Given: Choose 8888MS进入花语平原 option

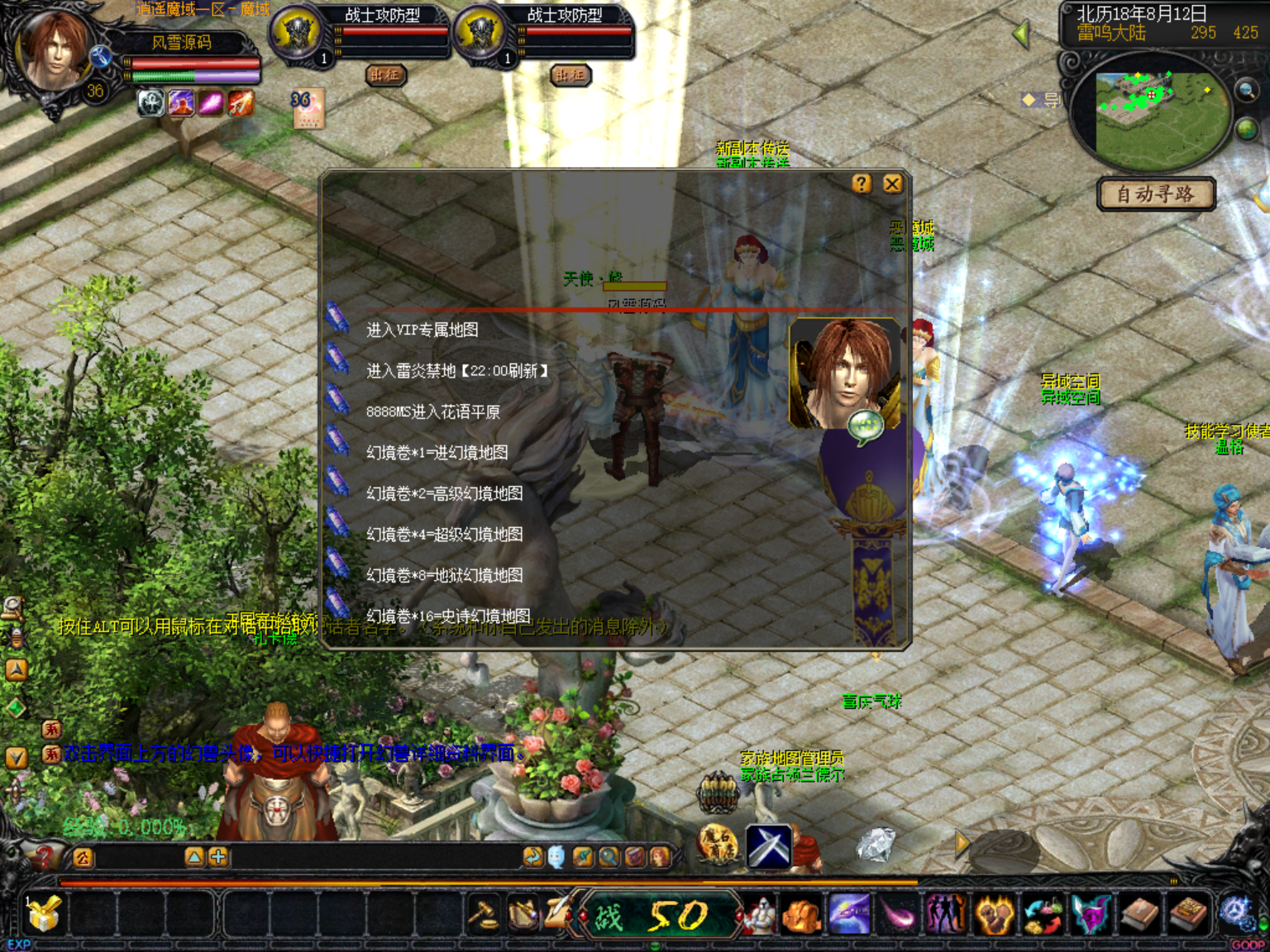Looking at the screenshot, I should click(x=432, y=412).
